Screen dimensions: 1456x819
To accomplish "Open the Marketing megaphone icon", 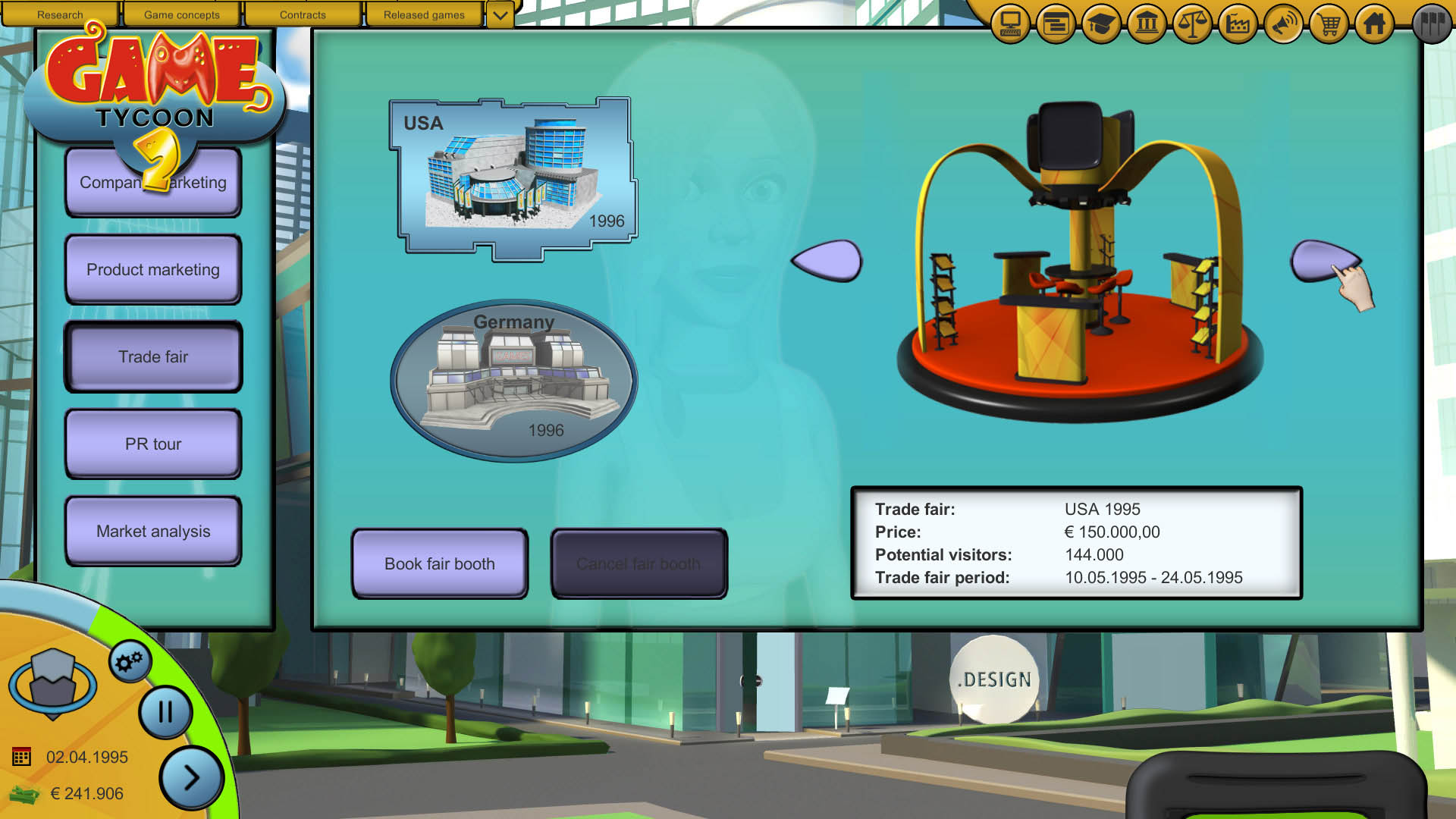I will 1282,24.
